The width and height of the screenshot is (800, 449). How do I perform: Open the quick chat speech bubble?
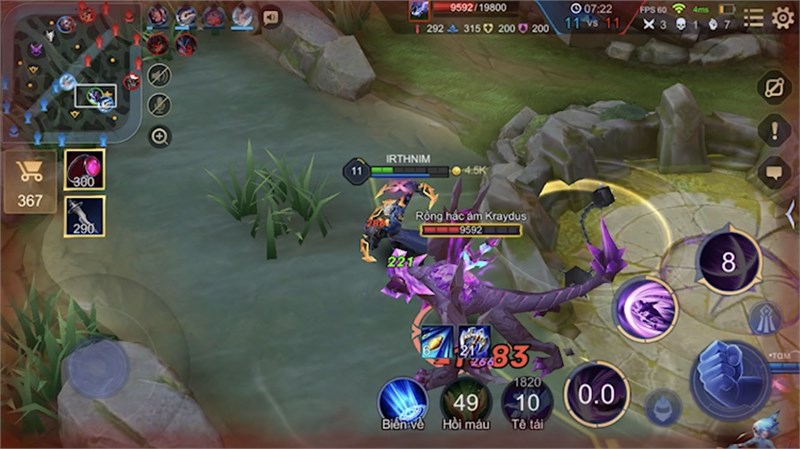pyautogui.click(x=774, y=172)
